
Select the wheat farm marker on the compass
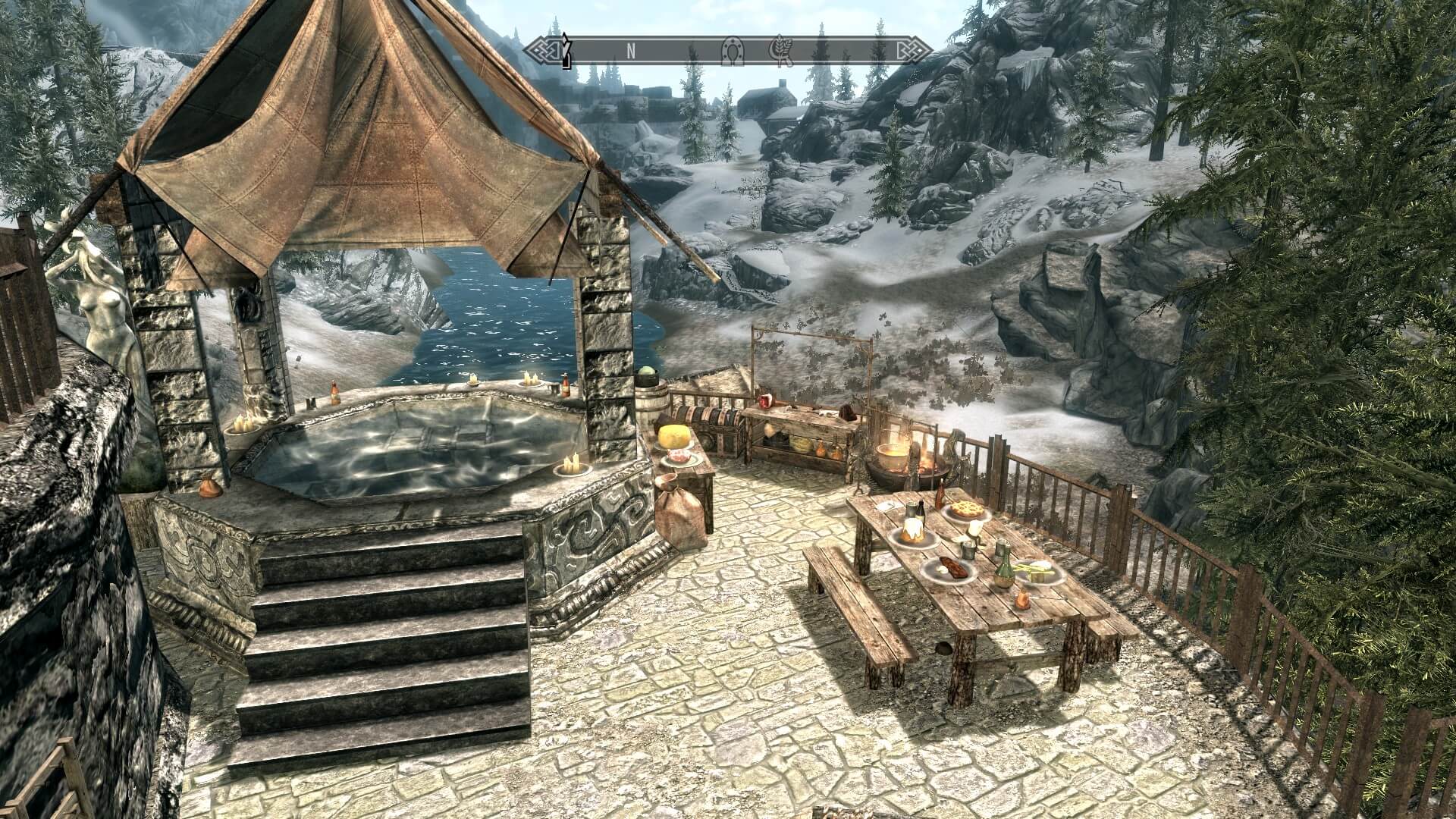point(780,49)
